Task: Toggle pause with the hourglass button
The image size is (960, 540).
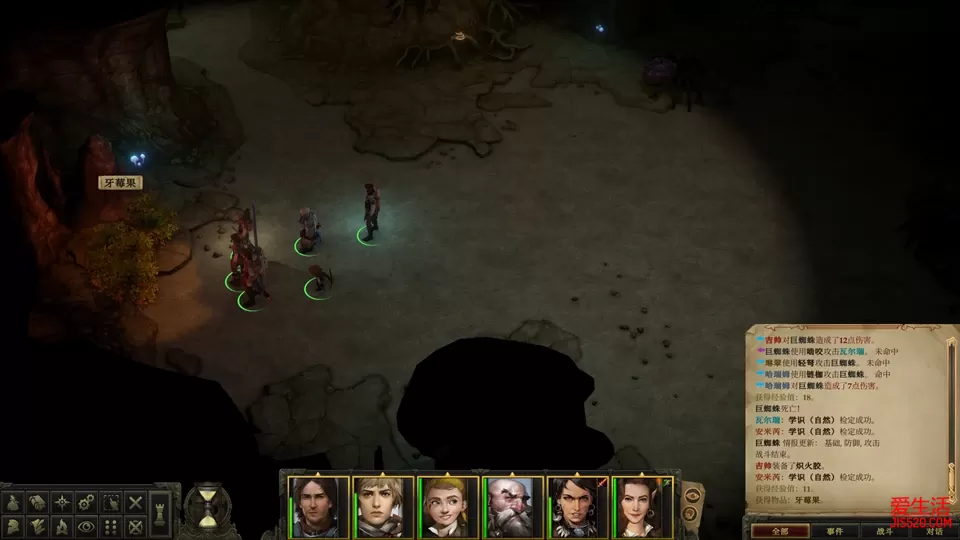Action: [x=207, y=506]
